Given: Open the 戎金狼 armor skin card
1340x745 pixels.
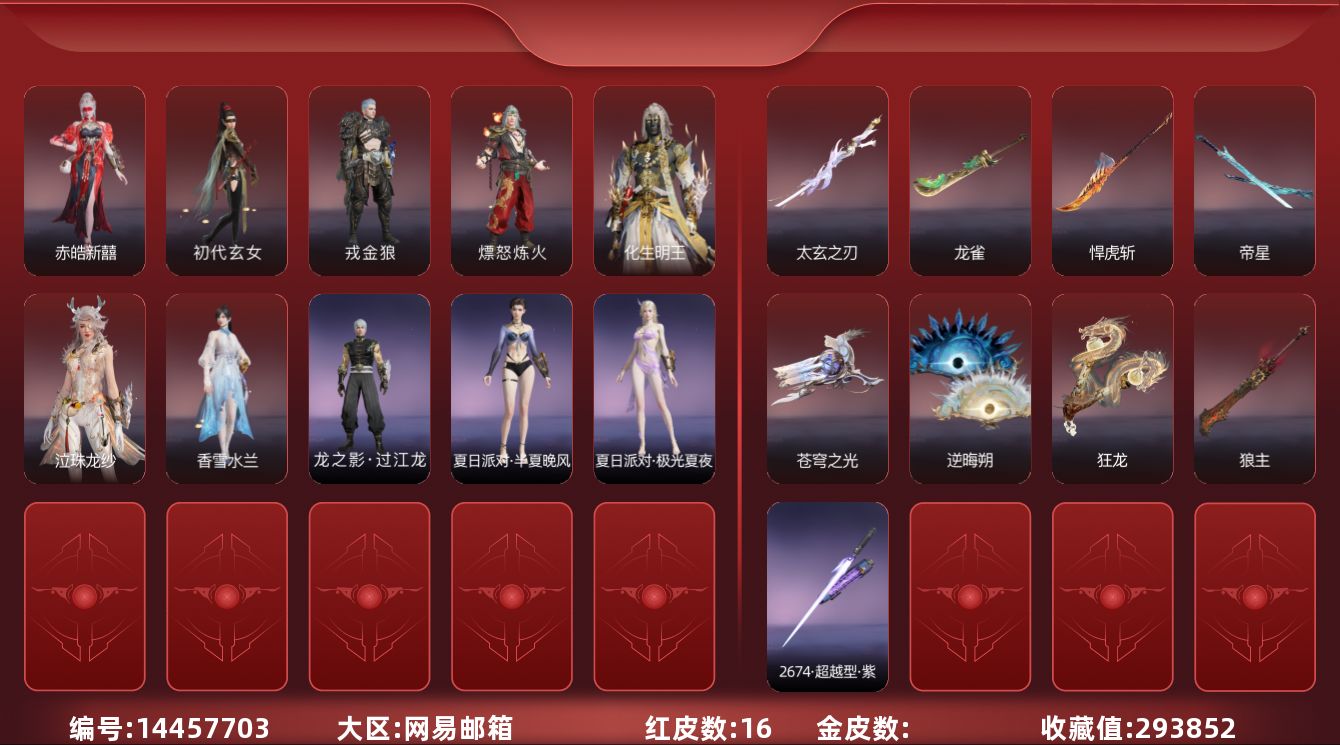Looking at the screenshot, I should 370,180.
